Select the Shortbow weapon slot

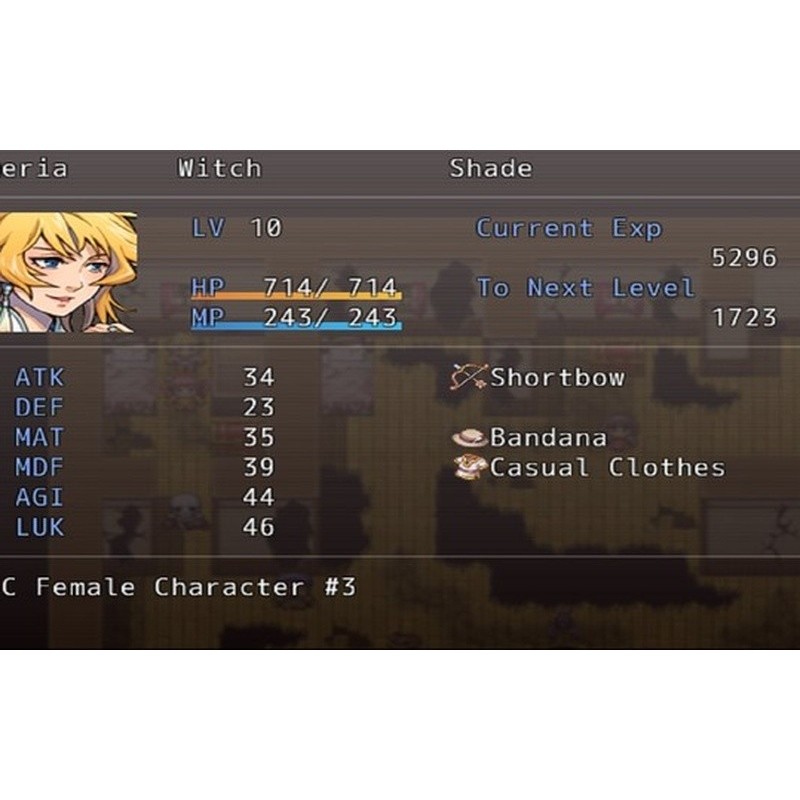click(540, 378)
